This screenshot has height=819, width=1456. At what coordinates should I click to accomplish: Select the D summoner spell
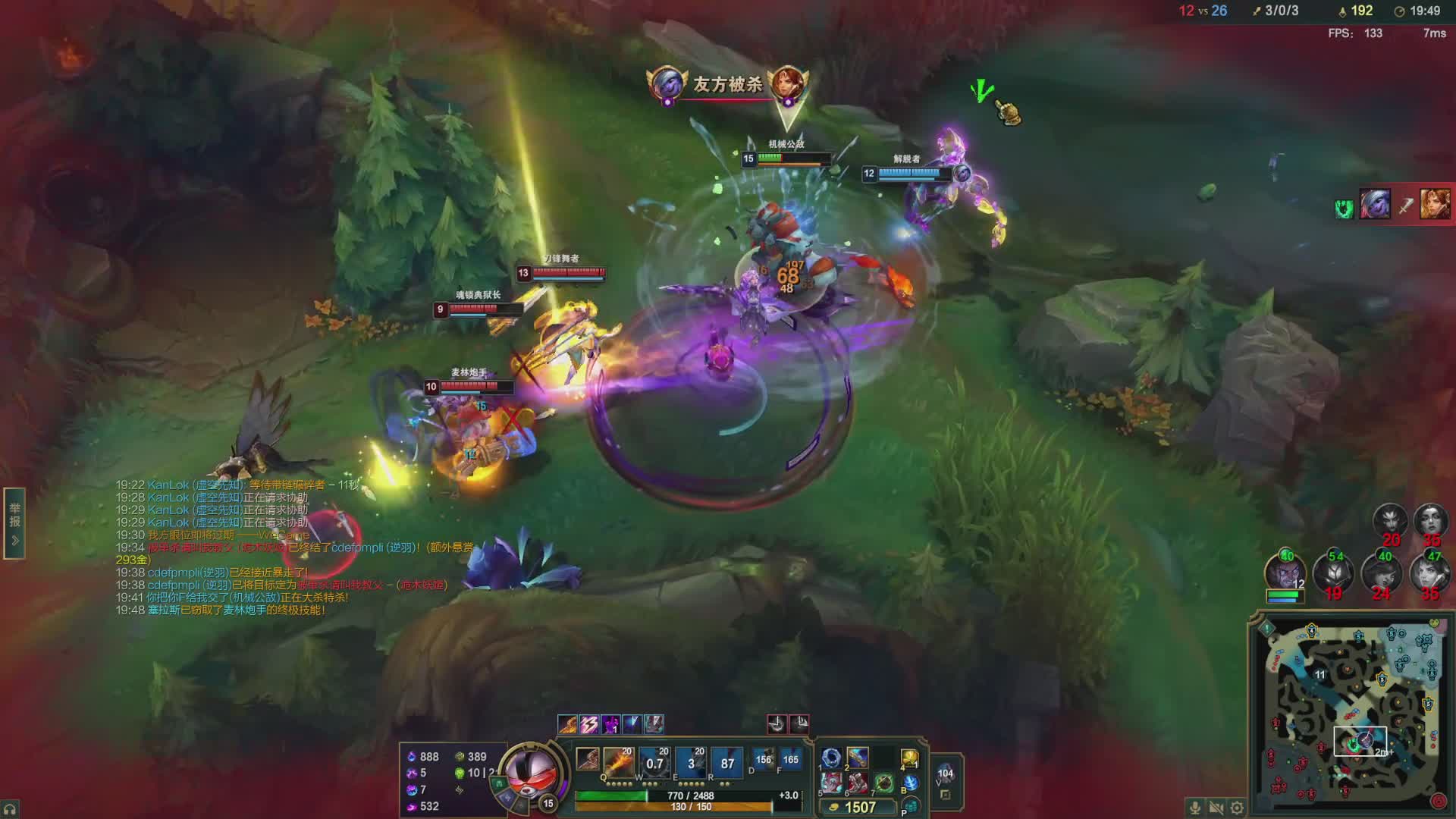763,759
